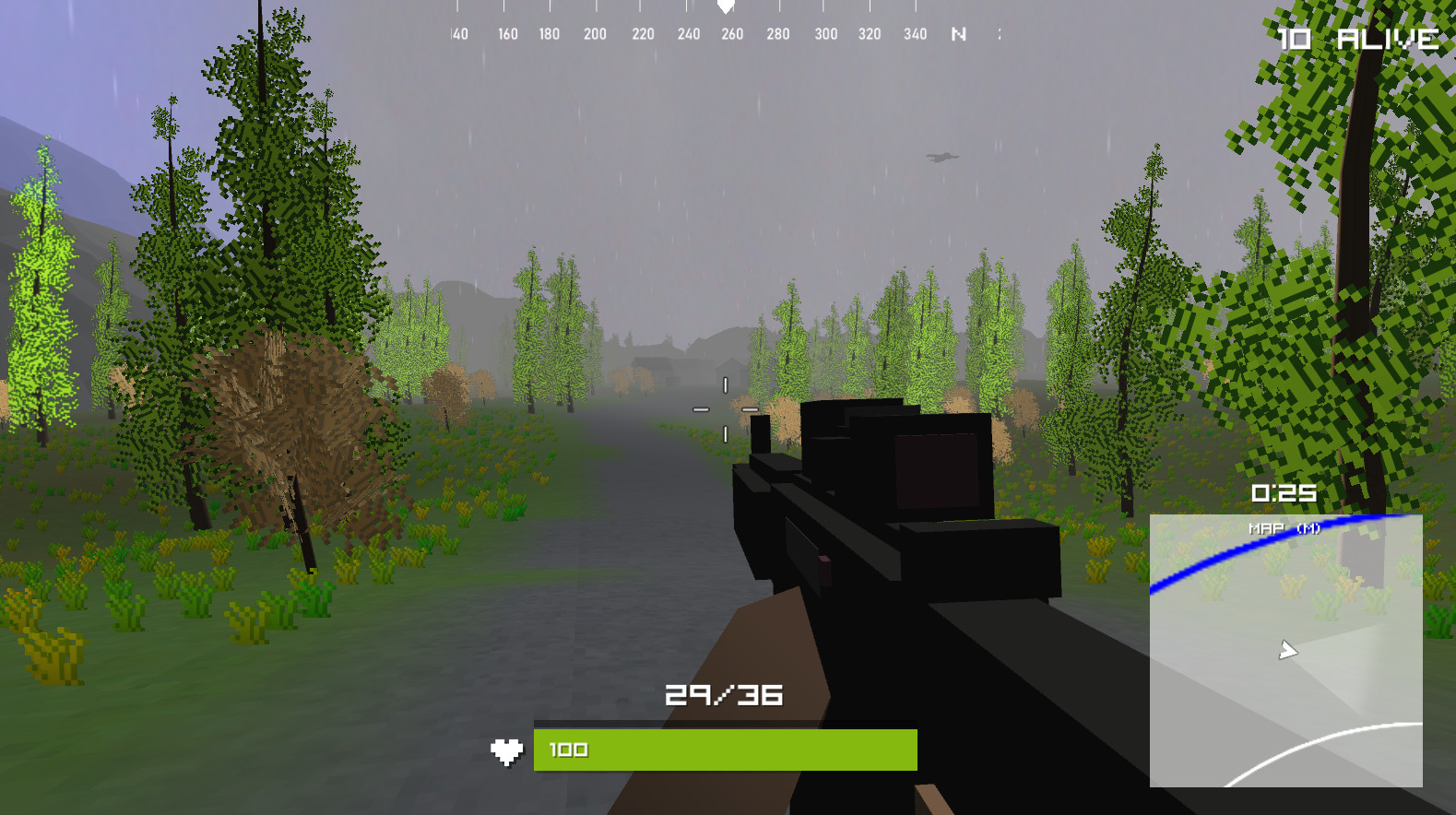The width and height of the screenshot is (1456, 815).
Task: Click the heart icon beside the health bar
Action: tap(508, 750)
